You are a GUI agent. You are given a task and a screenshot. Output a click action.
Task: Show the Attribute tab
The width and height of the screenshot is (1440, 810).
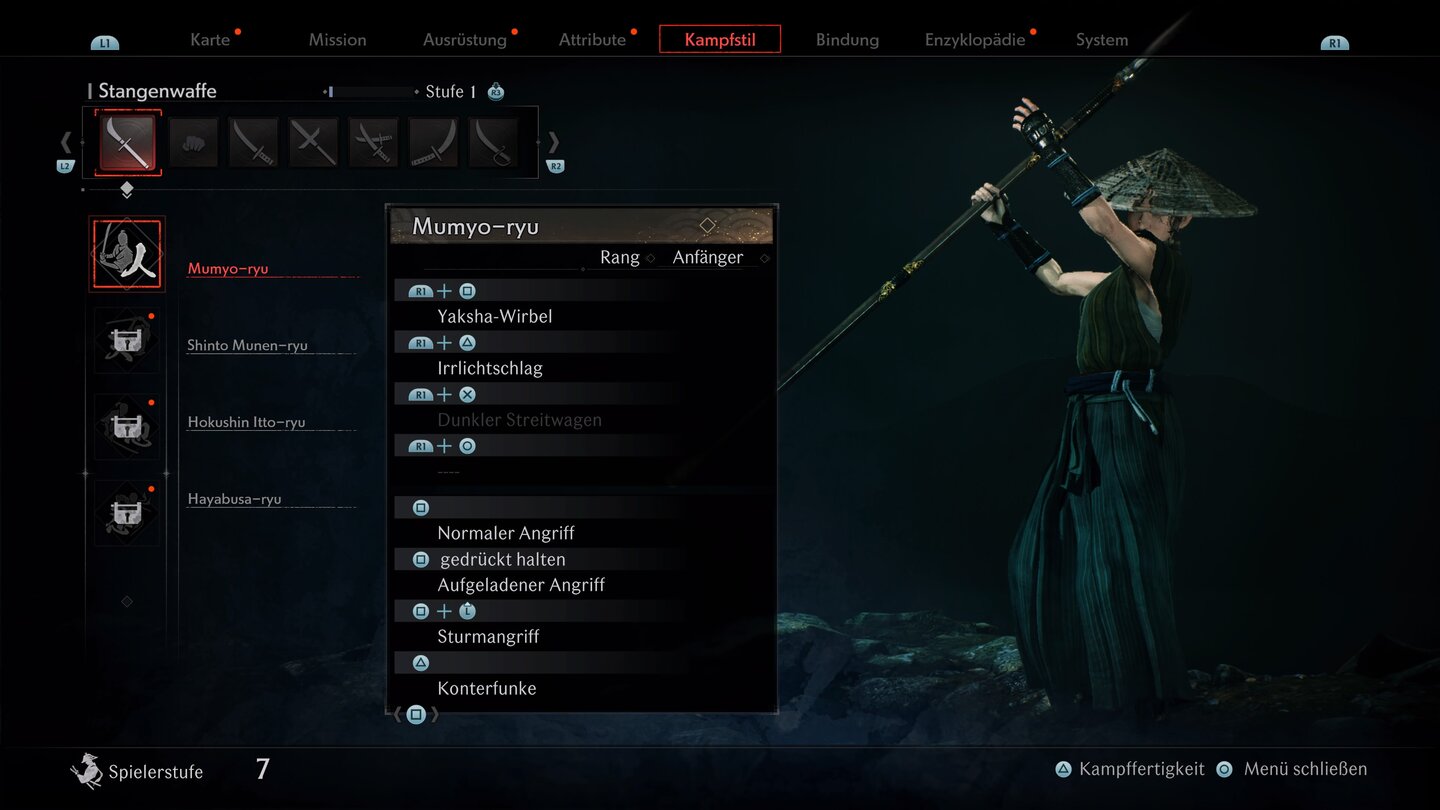click(592, 40)
